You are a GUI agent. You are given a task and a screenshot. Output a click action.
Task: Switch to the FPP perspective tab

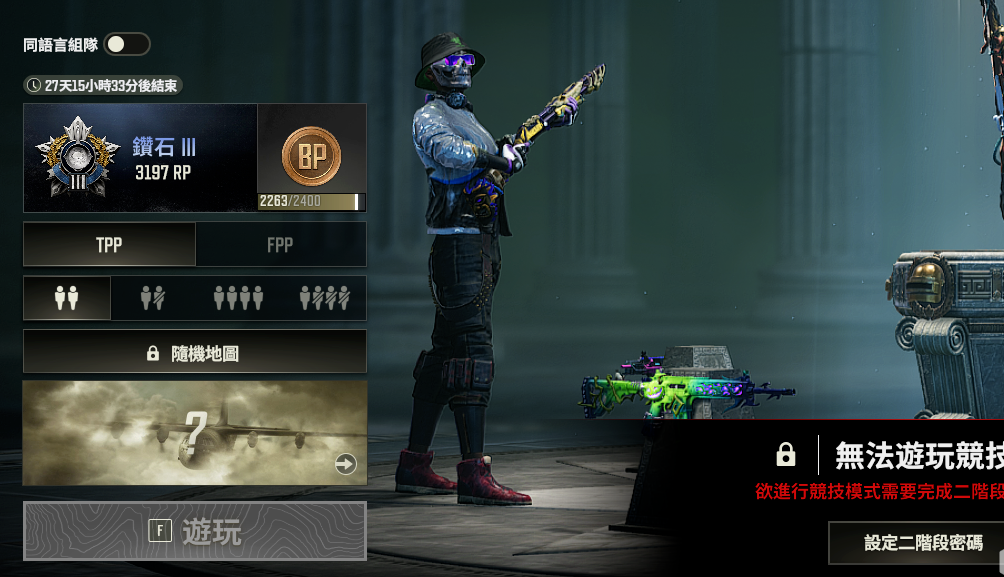click(280, 245)
